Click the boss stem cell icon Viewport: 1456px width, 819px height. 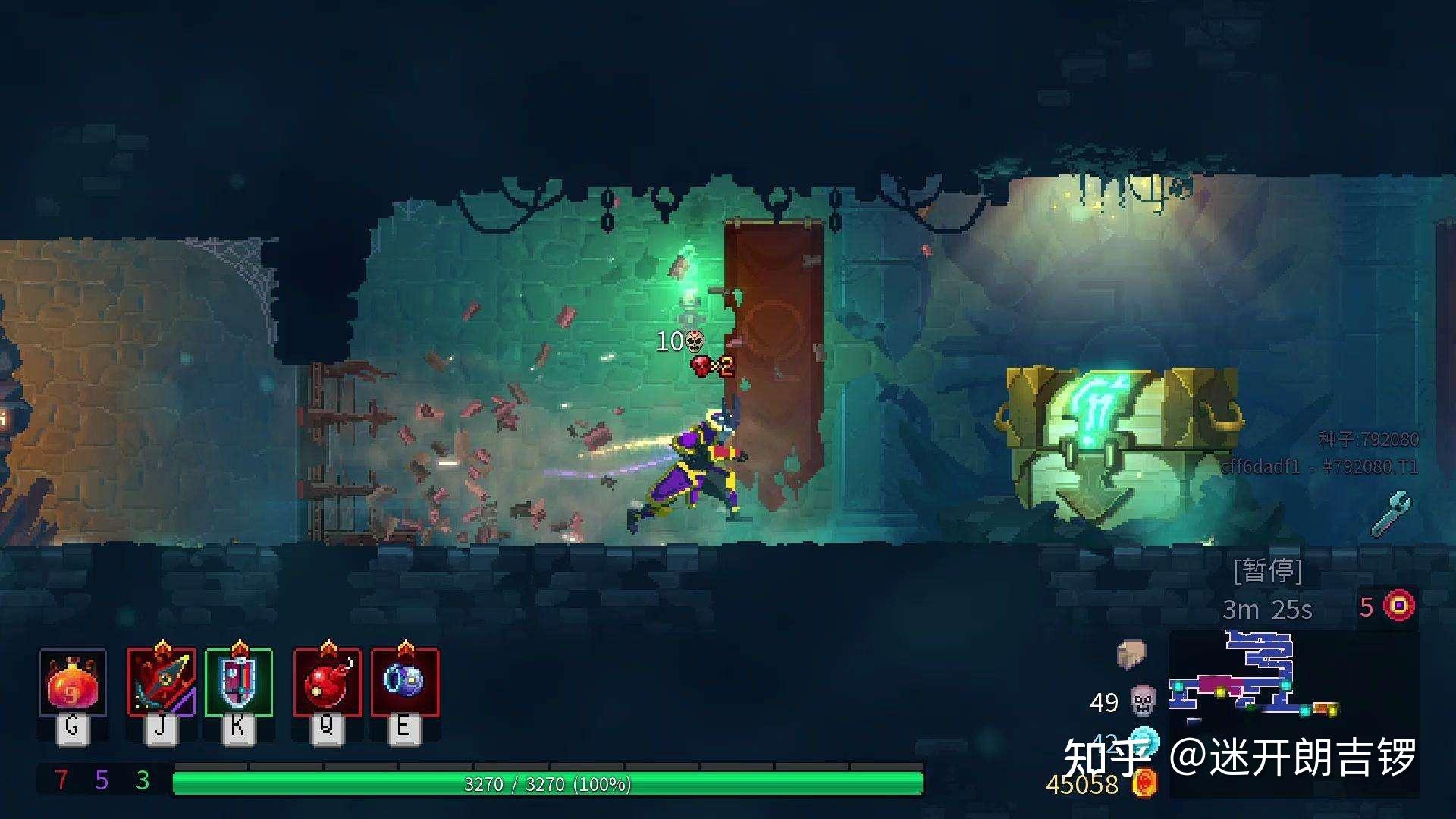[x=1399, y=606]
